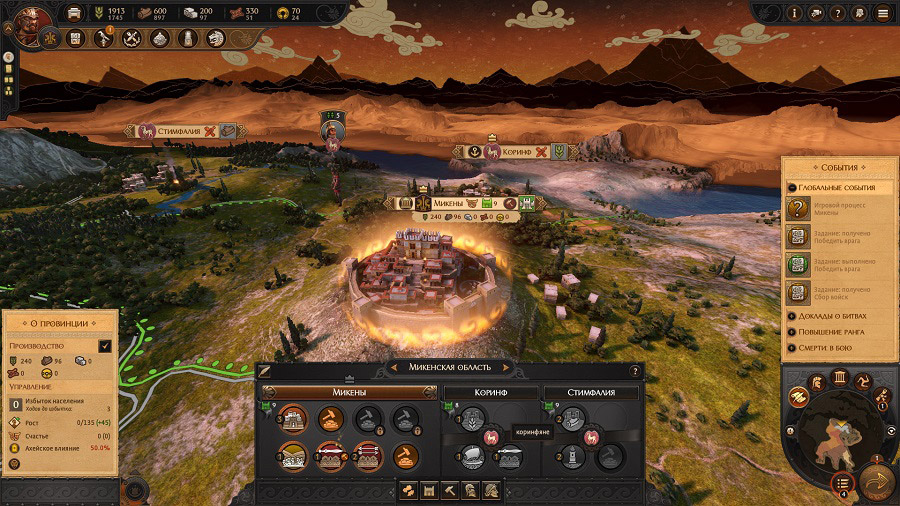The width and height of the screenshot is (900, 506).
Task: Toggle the production checkbox in province info
Action: click(x=105, y=346)
